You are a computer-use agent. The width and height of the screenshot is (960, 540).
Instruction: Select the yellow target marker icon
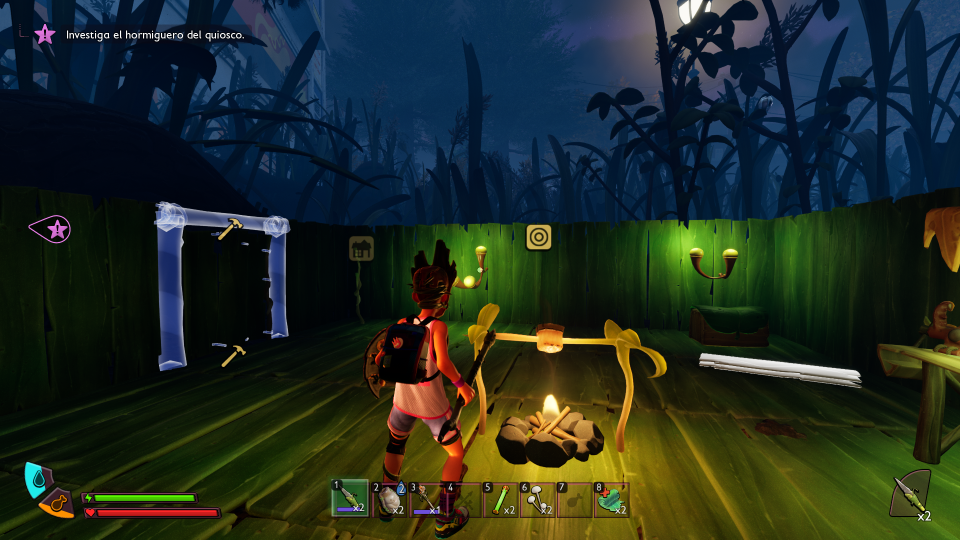540,237
